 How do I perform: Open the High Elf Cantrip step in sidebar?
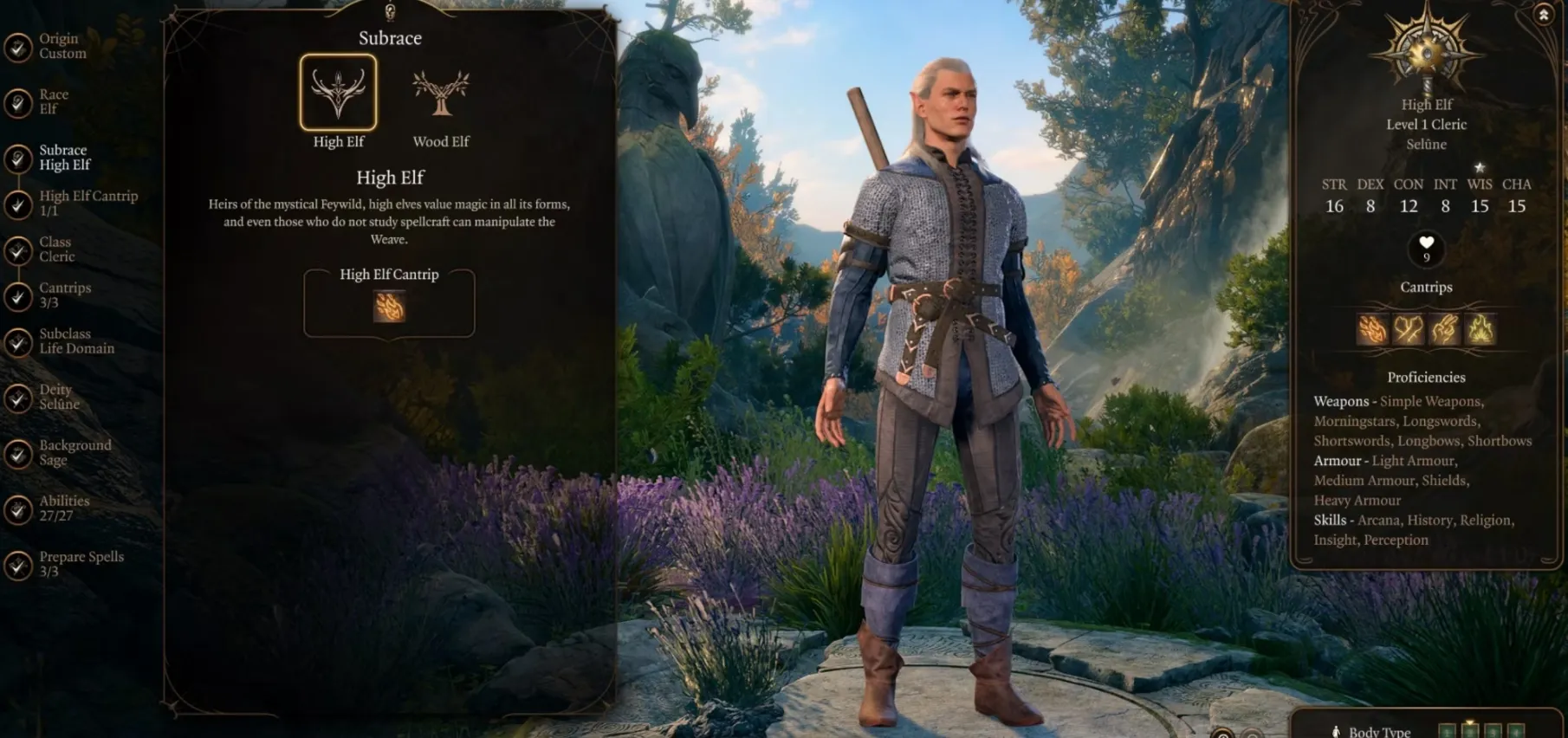pyautogui.click(x=87, y=204)
